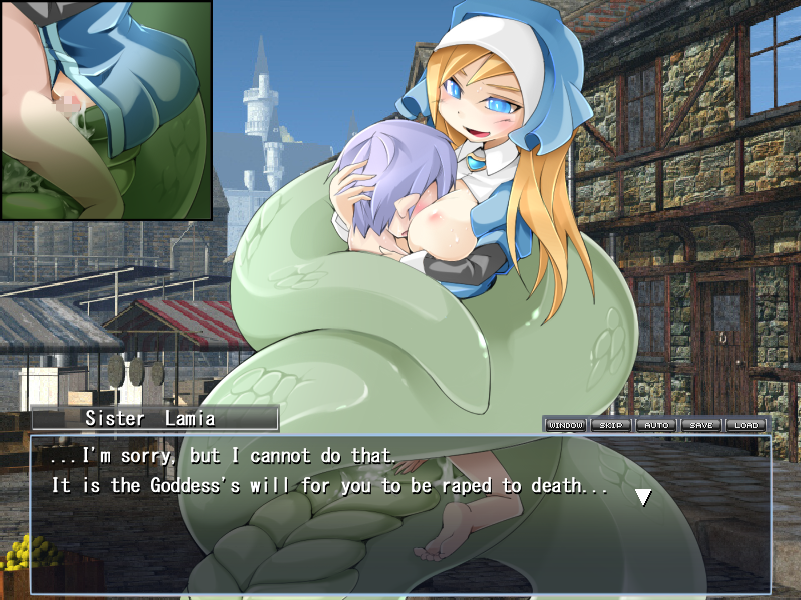Click the WINDOW button to hide the textbox
Image resolution: width=801 pixels, height=600 pixels.
tap(565, 425)
